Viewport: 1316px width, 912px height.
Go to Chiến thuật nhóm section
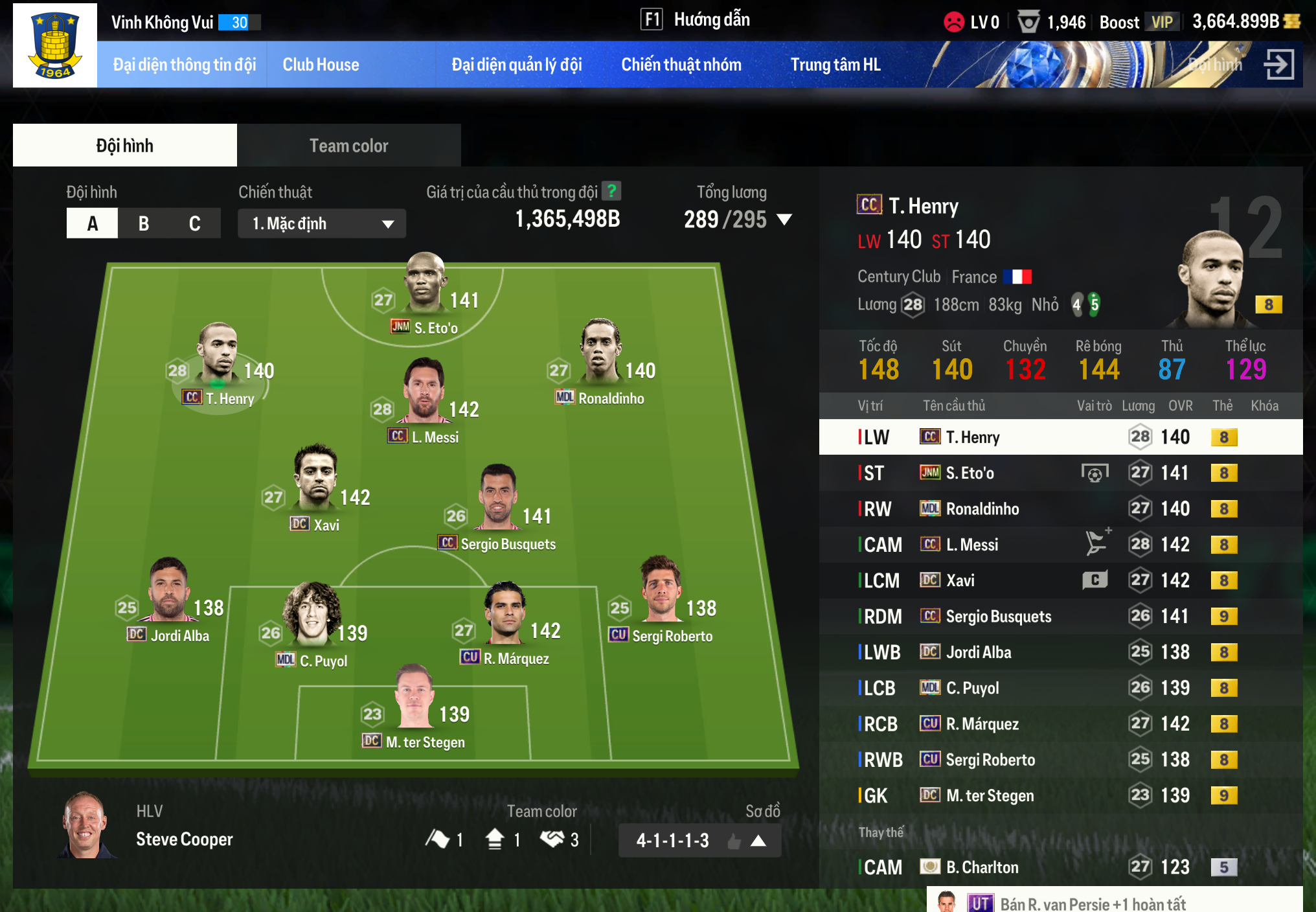click(x=681, y=65)
